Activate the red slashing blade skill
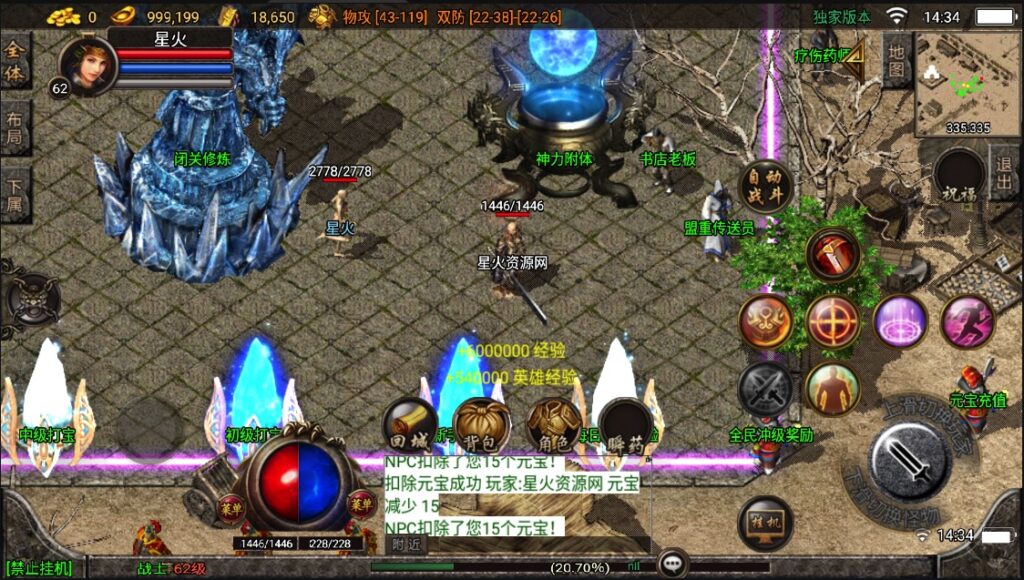 pyautogui.click(x=834, y=256)
